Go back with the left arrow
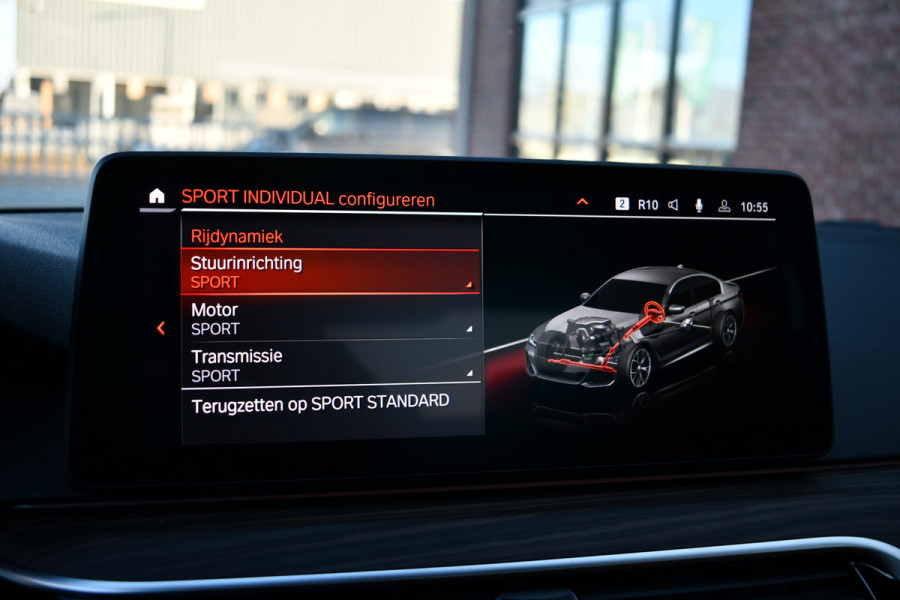The height and width of the screenshot is (600, 900). pyautogui.click(x=160, y=328)
